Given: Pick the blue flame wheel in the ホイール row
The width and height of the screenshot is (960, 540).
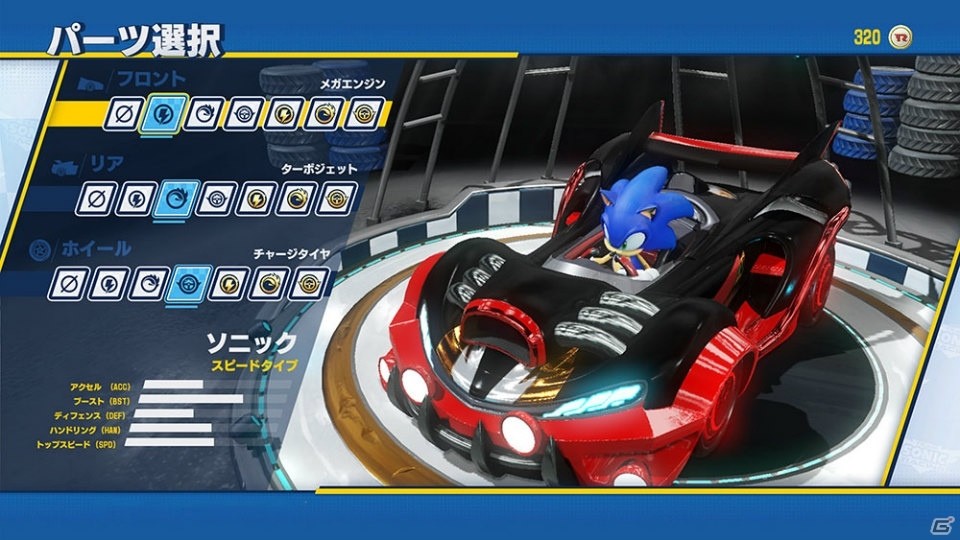Looking at the screenshot, I should click(148, 284).
